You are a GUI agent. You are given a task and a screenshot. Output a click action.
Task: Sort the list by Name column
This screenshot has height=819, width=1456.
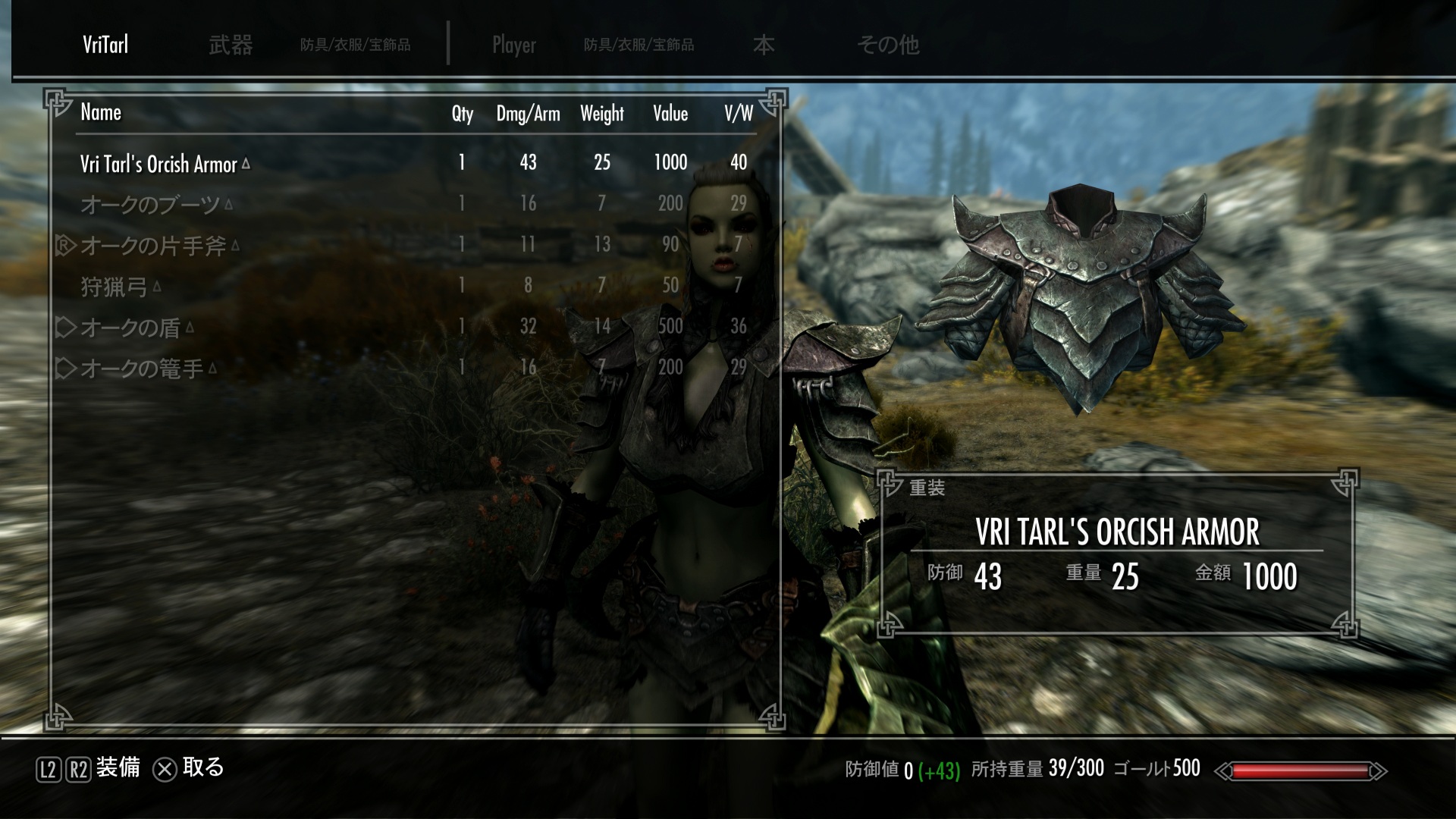(101, 113)
